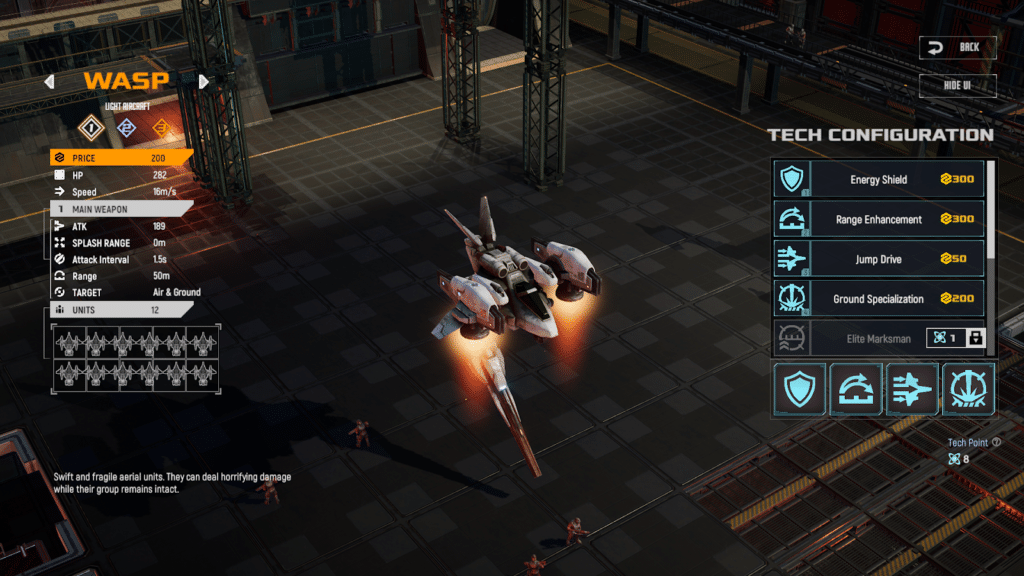
Task: Pick the Ground Specialization tech row
Action: coord(879,299)
